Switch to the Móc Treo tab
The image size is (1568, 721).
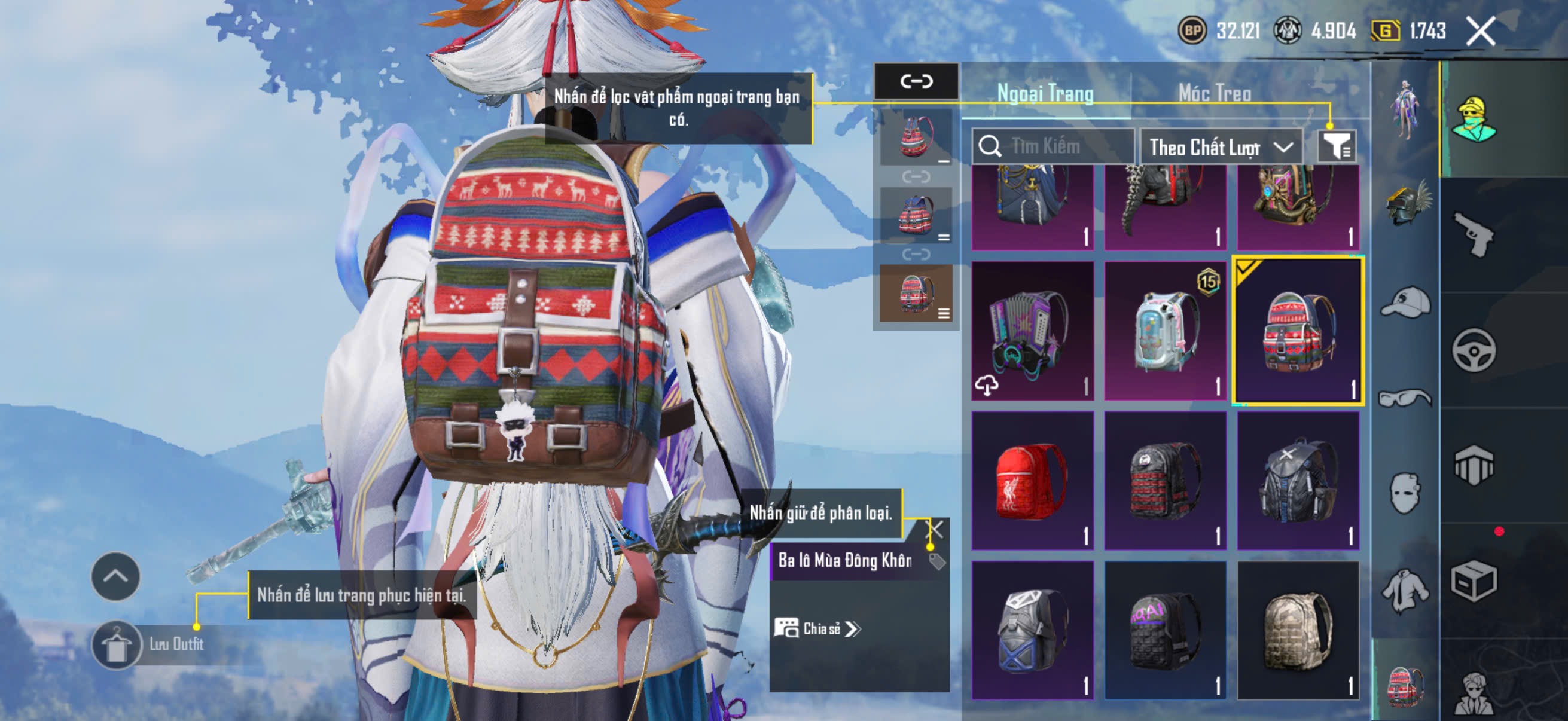[x=1215, y=93]
